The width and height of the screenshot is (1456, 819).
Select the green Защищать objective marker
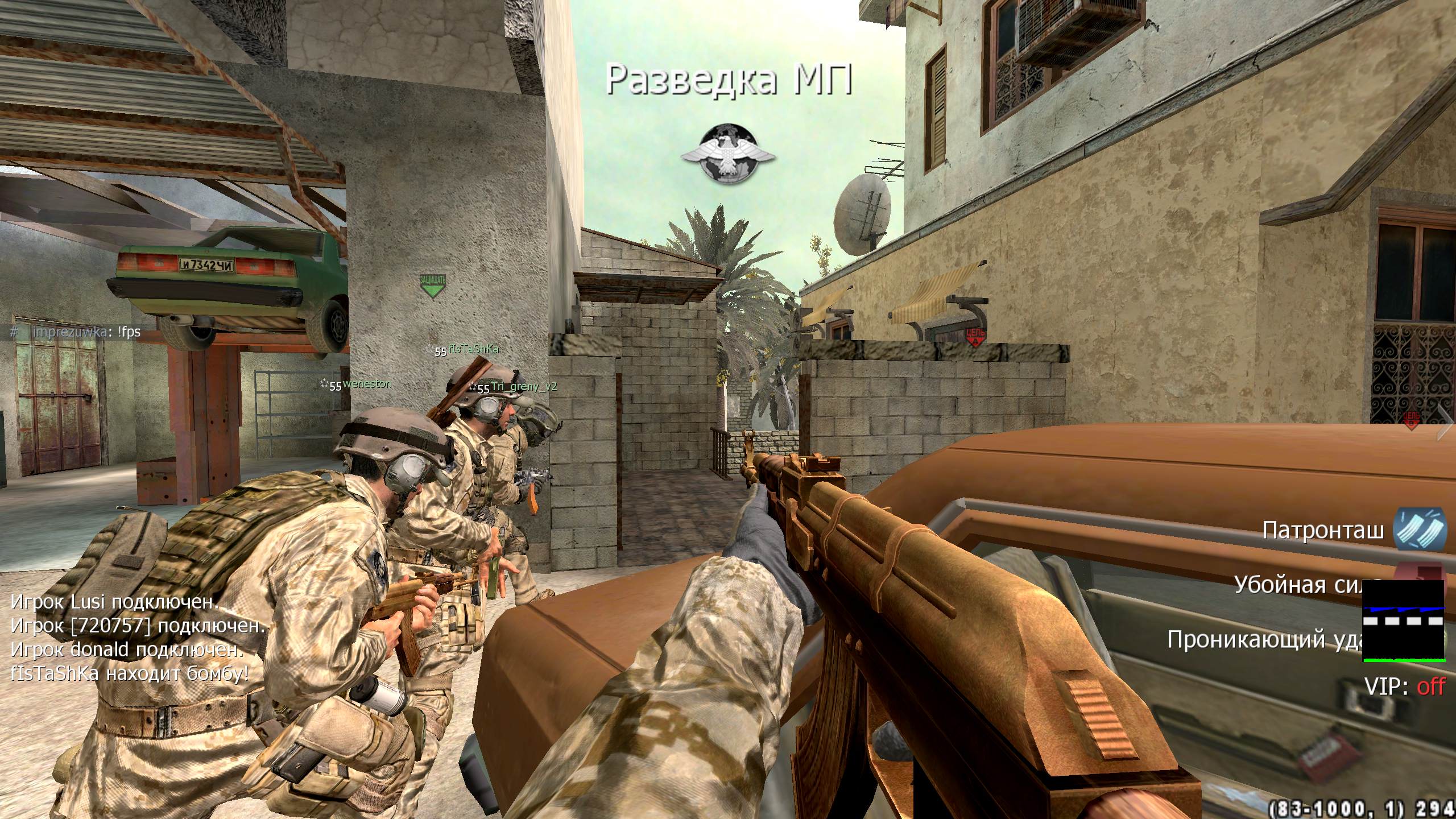[433, 286]
